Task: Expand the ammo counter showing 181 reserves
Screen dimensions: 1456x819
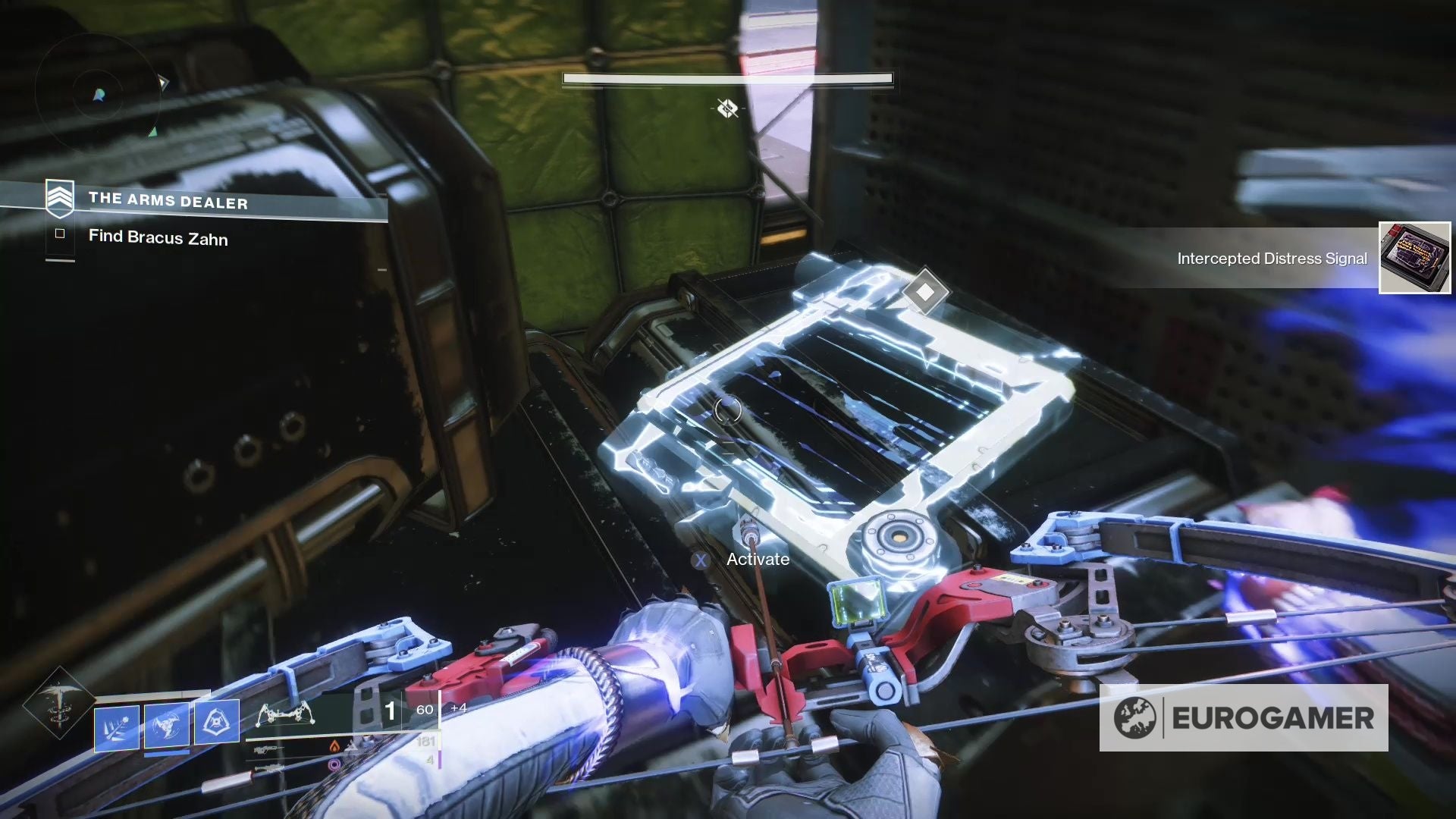Action: pyautogui.click(x=425, y=741)
